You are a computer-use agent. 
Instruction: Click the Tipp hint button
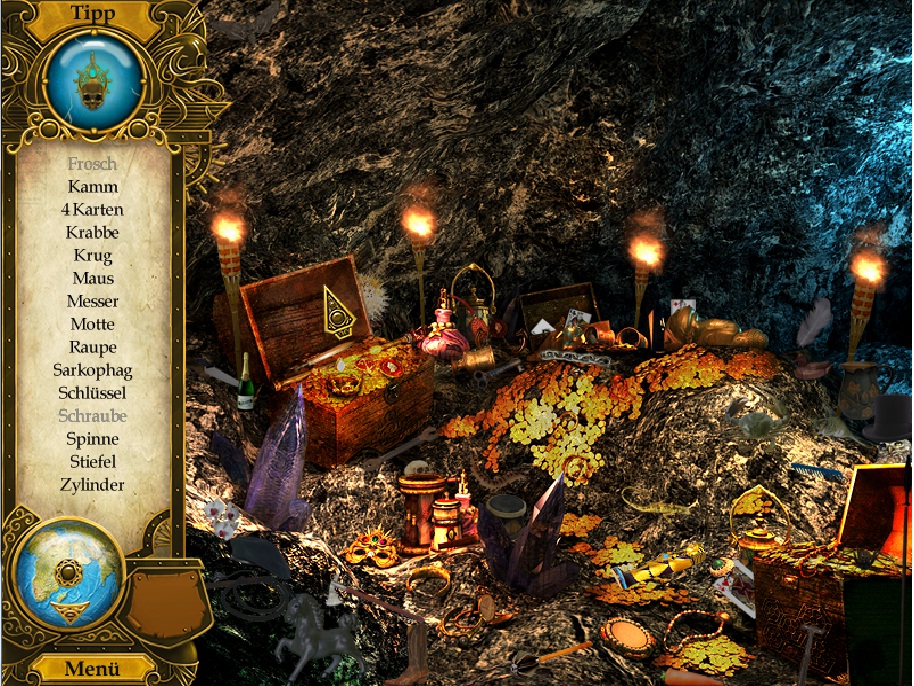tap(93, 14)
